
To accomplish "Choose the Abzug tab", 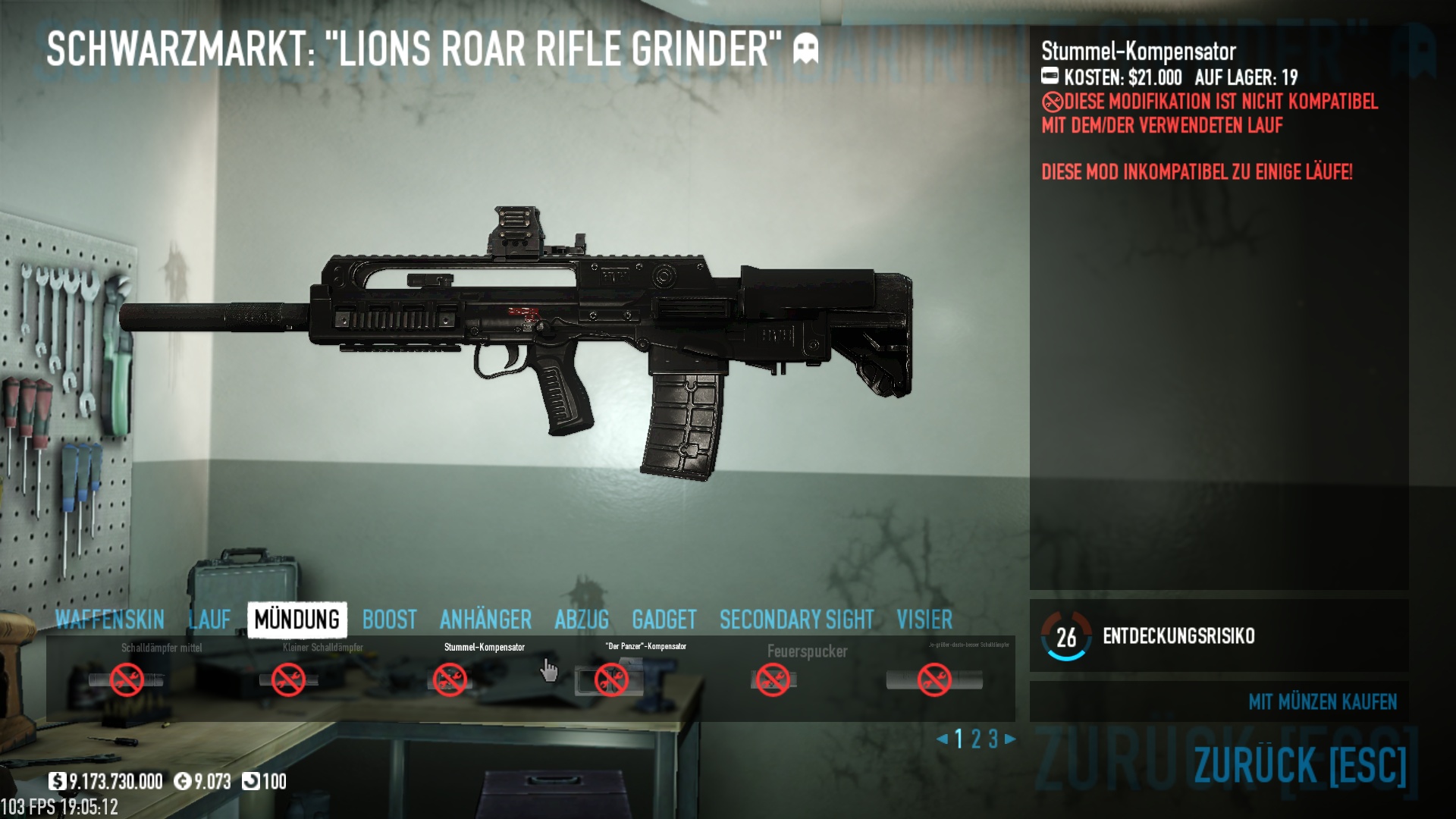I will pos(582,620).
